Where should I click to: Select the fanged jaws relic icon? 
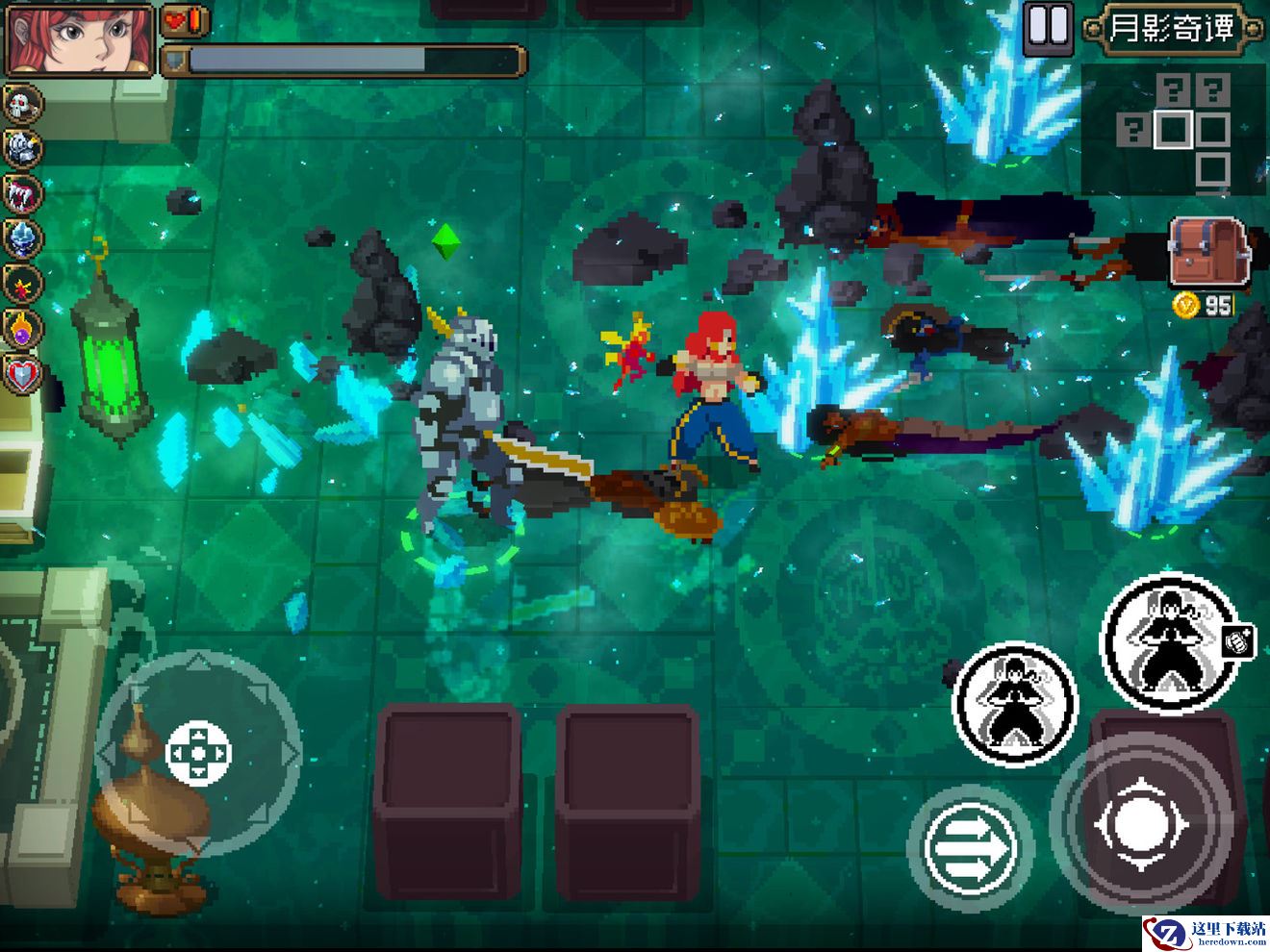[23, 193]
